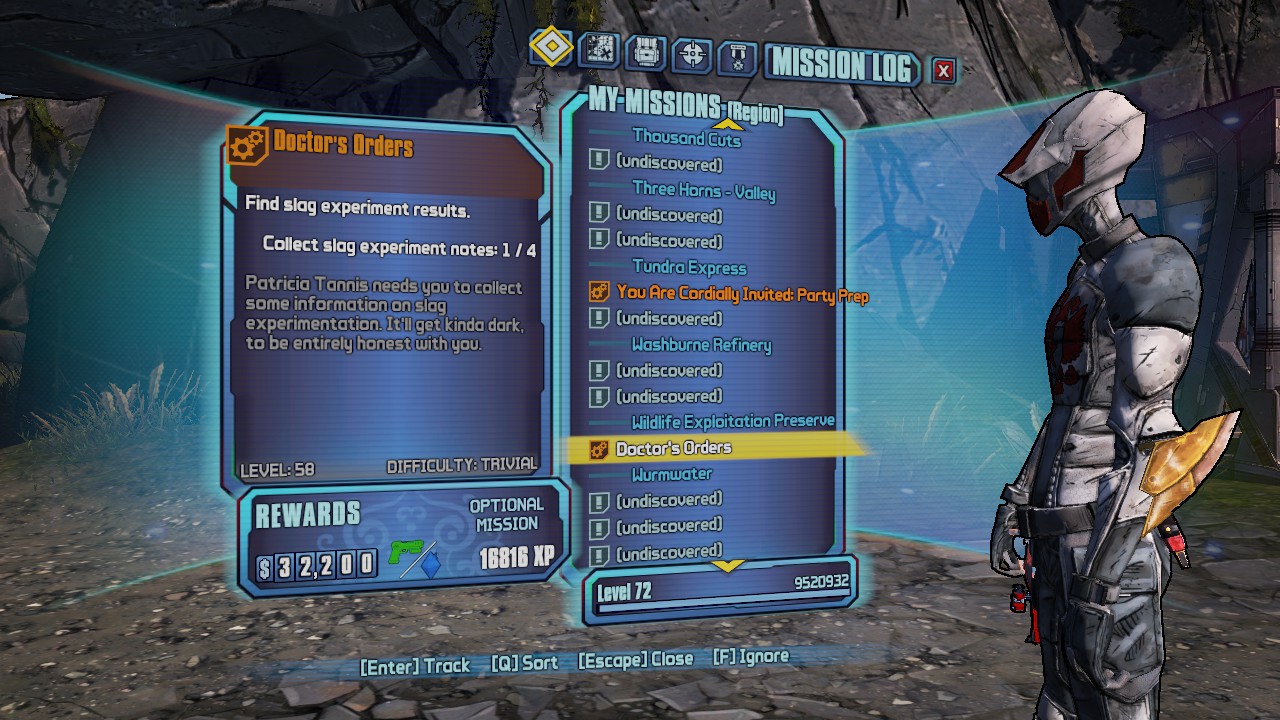The width and height of the screenshot is (1280, 720).
Task: Select the Thousand Cuts region header
Action: click(x=686, y=138)
